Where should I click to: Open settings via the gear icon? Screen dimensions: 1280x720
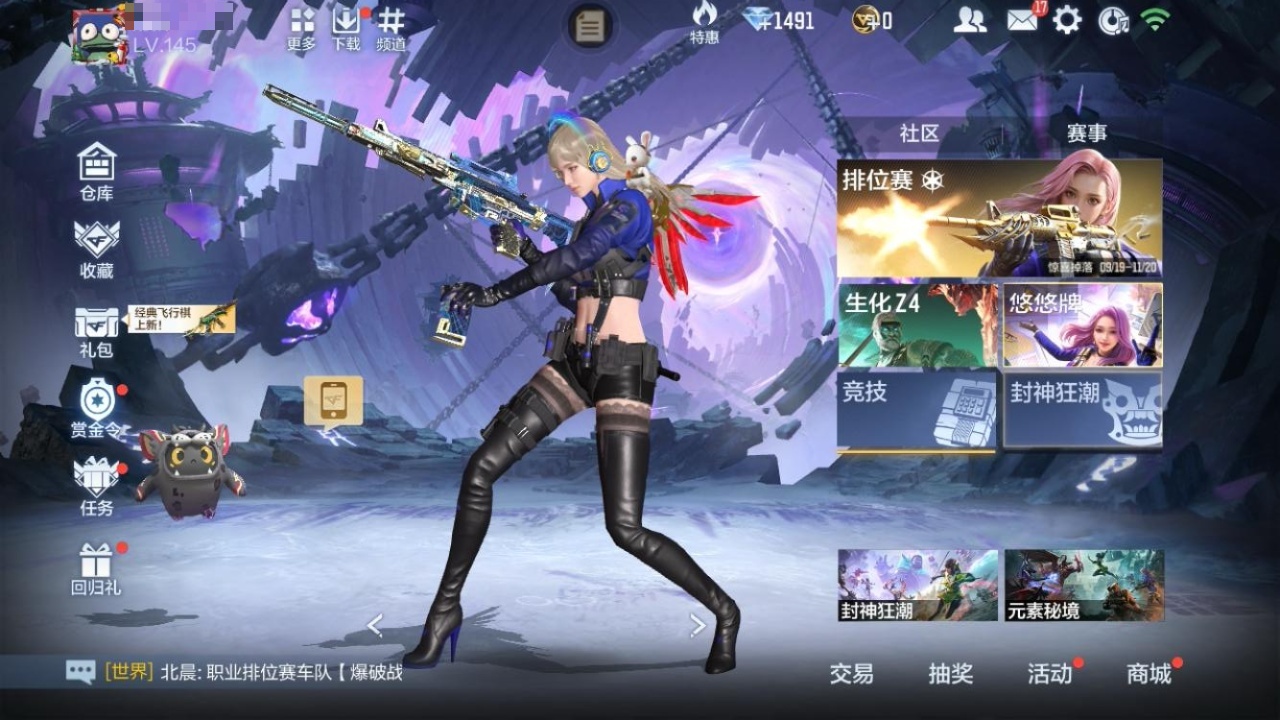click(1067, 20)
